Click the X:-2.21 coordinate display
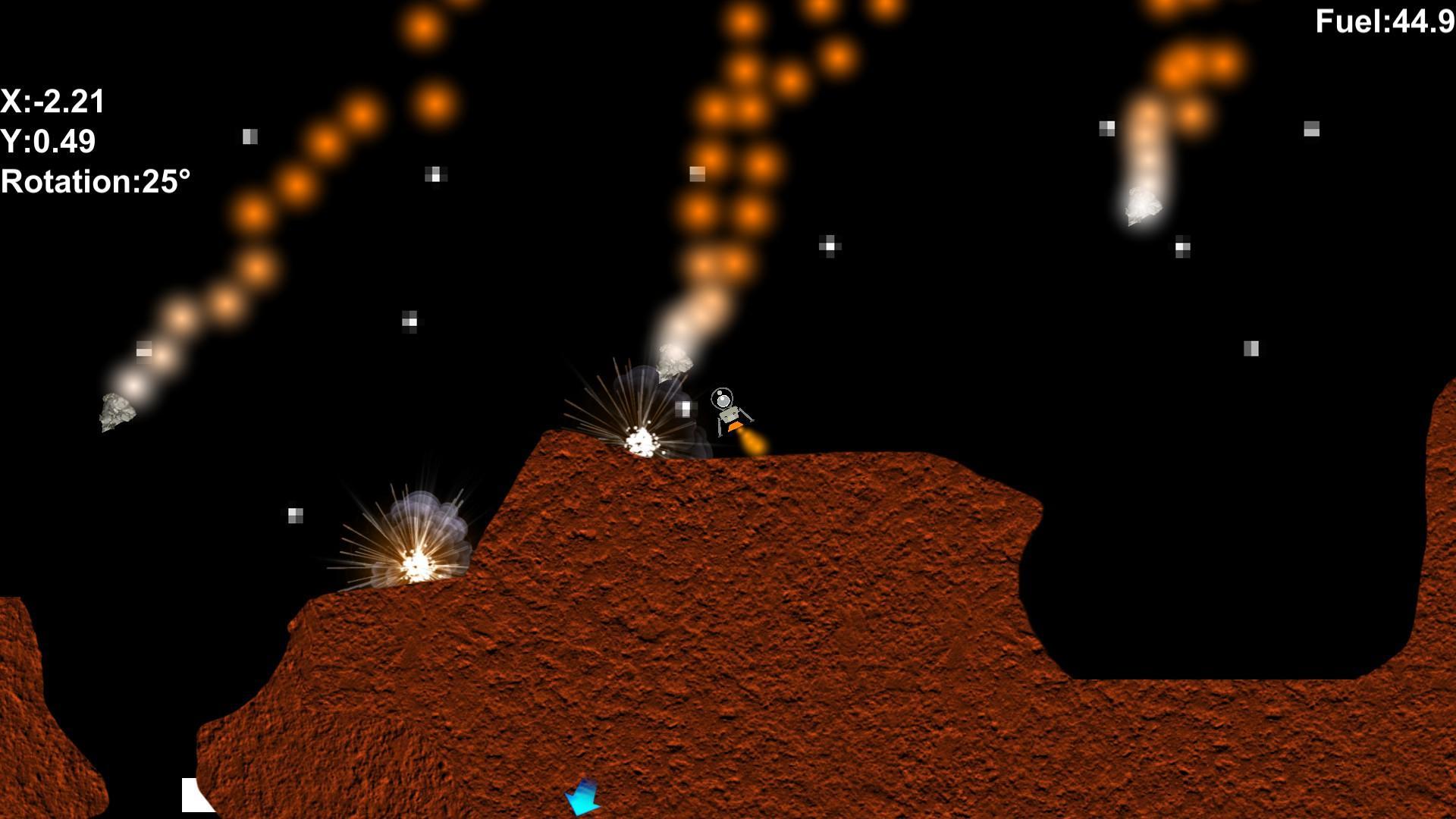The image size is (1456, 819). click(x=53, y=101)
